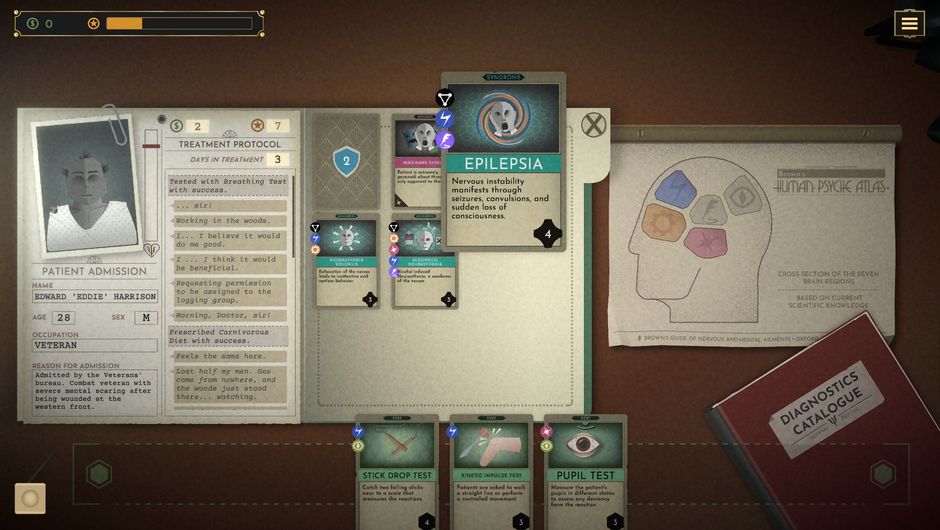Select the 'Prescribed Carnivorous Diet' protocol entry
This screenshot has height=530, width=940.
pyautogui.click(x=228, y=336)
